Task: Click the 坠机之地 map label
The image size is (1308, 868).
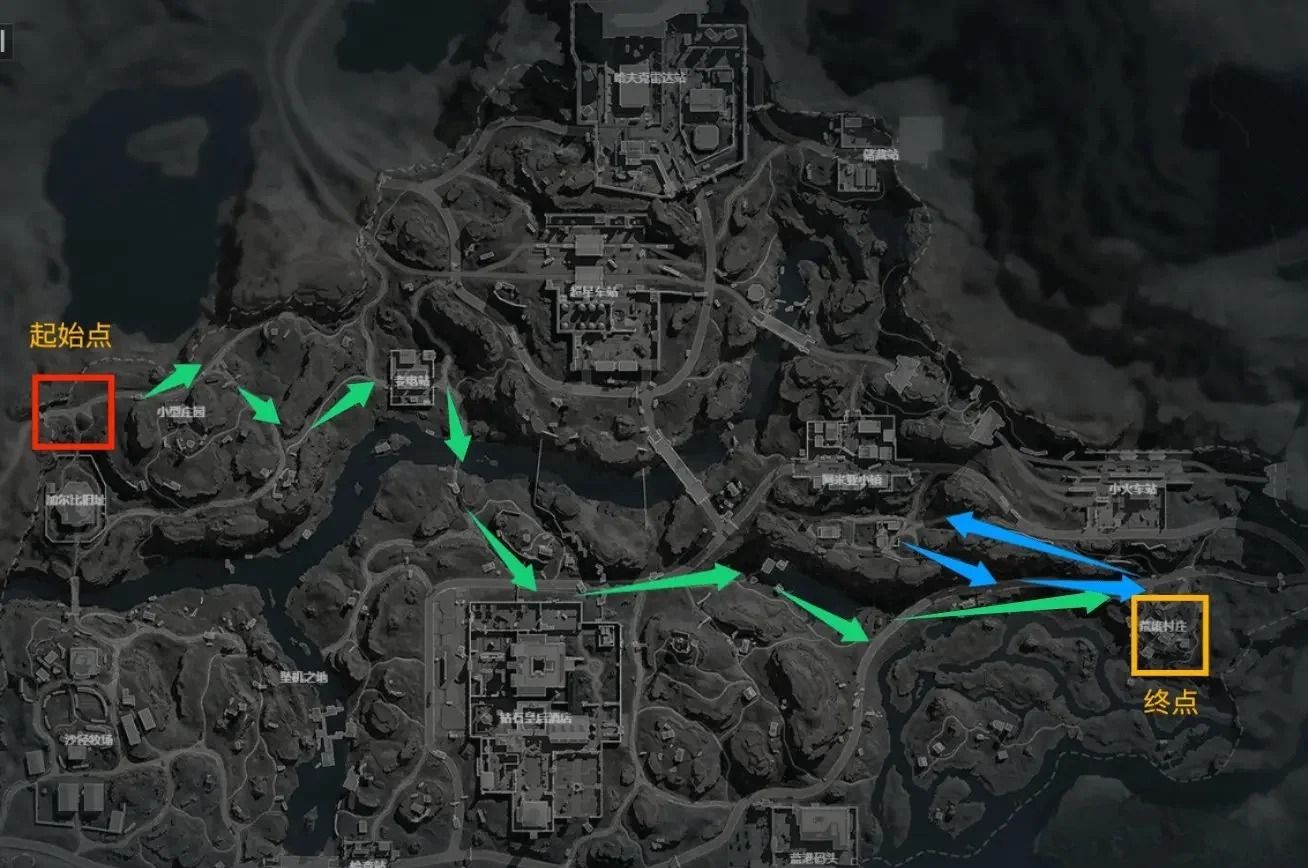Action: (303, 677)
